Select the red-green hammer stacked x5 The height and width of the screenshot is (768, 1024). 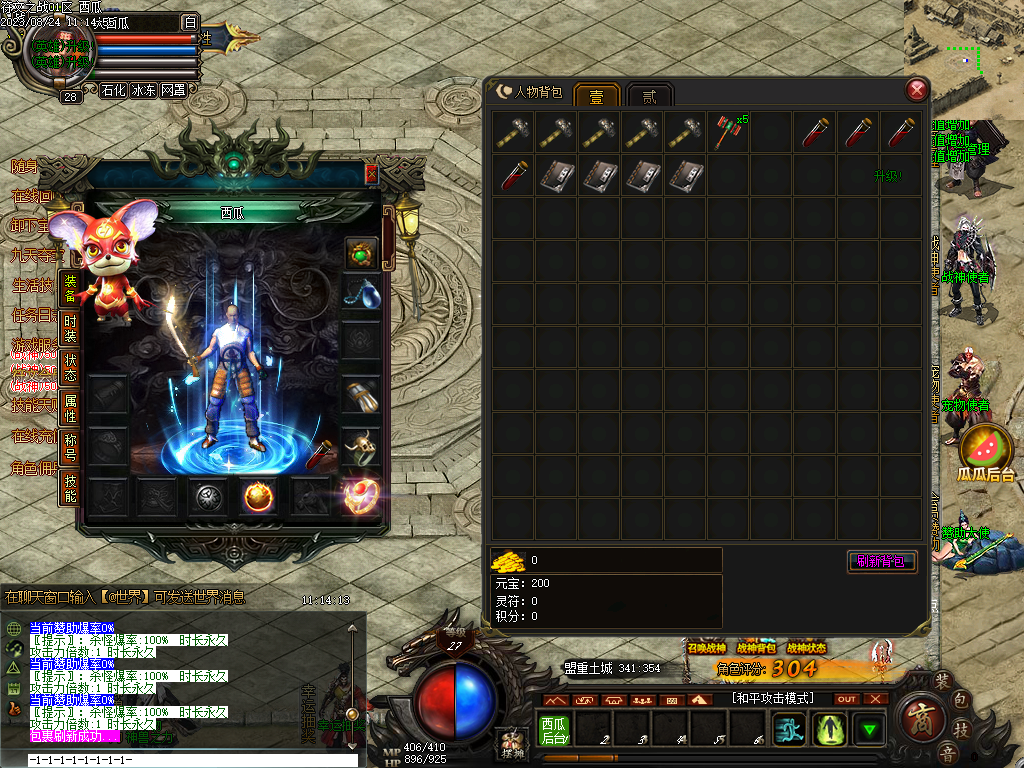[x=726, y=133]
